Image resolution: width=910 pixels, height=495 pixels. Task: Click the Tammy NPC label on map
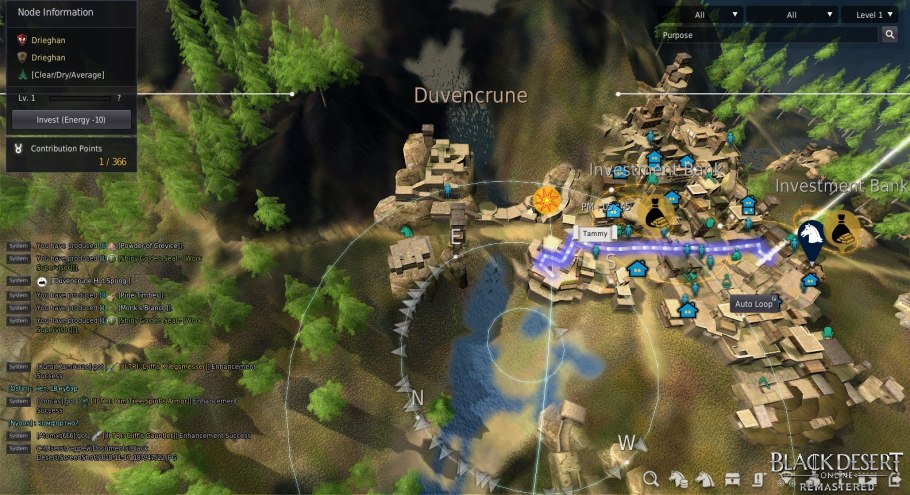(x=596, y=233)
